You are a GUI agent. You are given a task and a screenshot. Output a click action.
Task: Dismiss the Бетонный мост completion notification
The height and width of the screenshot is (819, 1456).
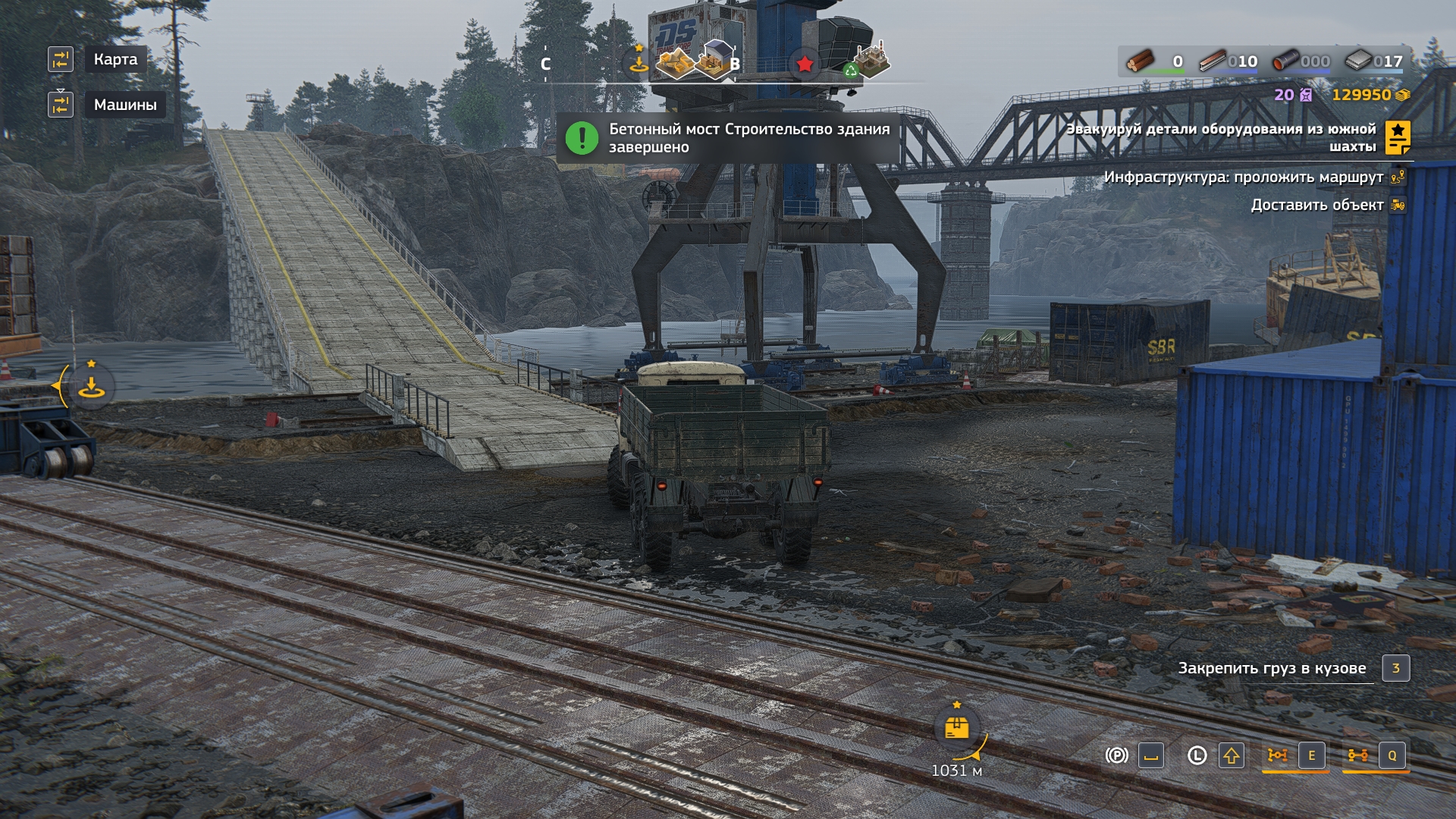[728, 138]
